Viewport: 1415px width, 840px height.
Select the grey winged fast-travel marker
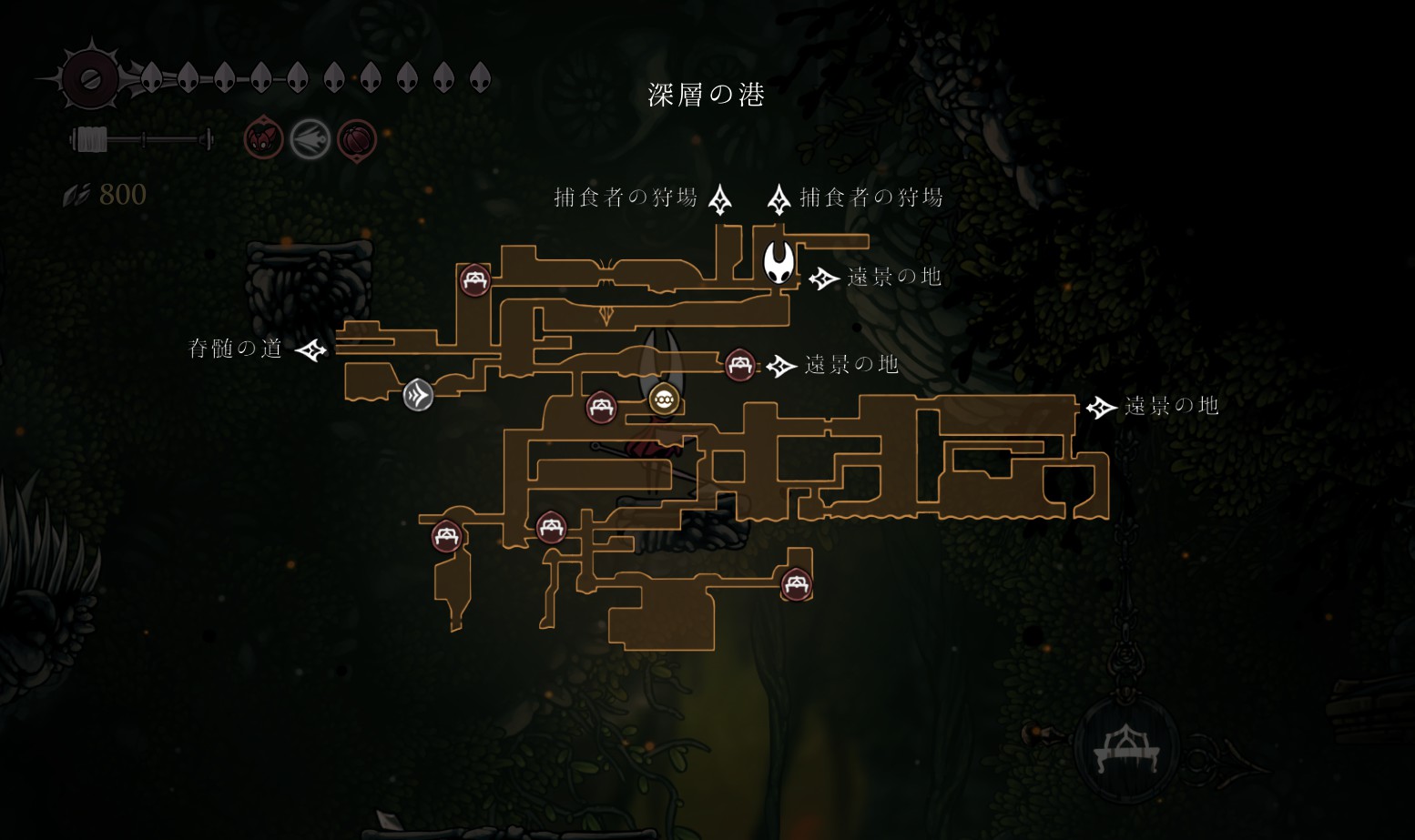[418, 395]
